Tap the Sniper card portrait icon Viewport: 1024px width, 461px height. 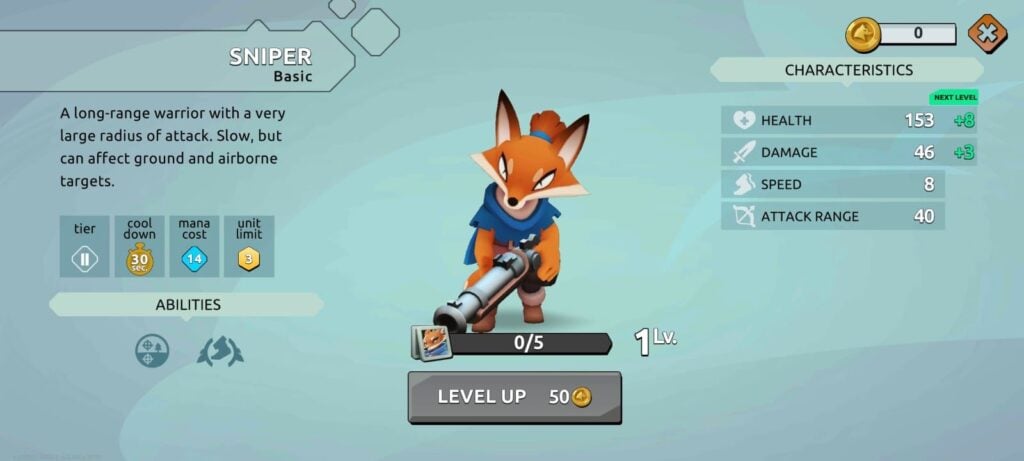(x=433, y=343)
